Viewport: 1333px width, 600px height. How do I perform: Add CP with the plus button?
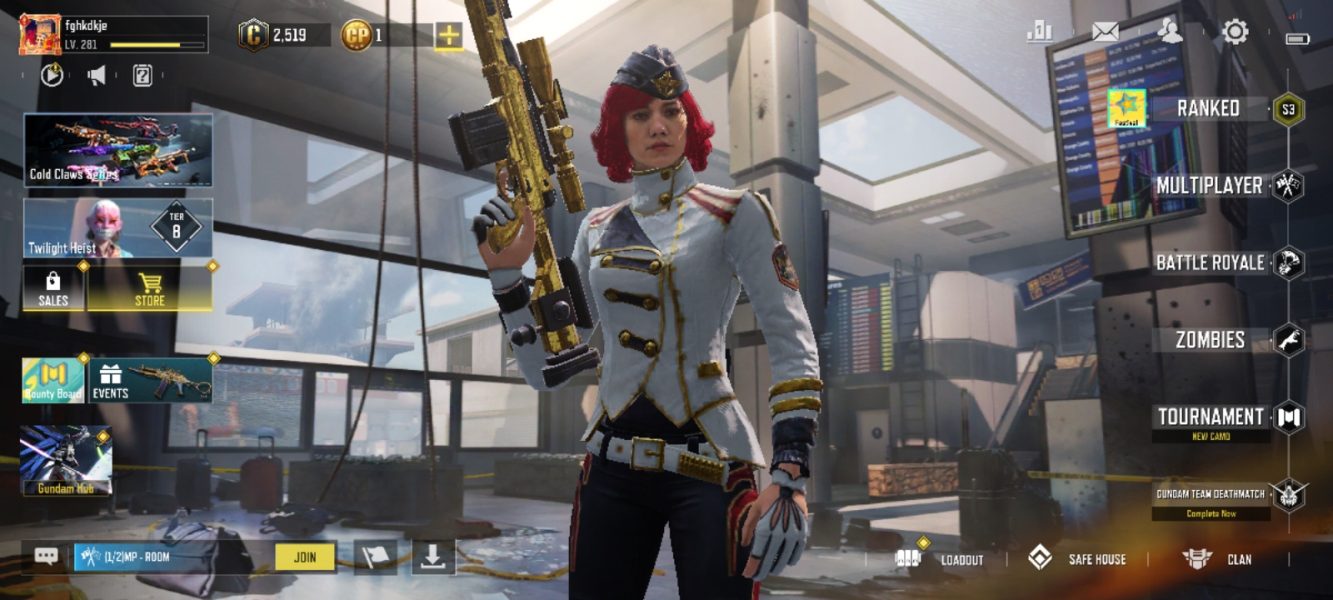449,36
